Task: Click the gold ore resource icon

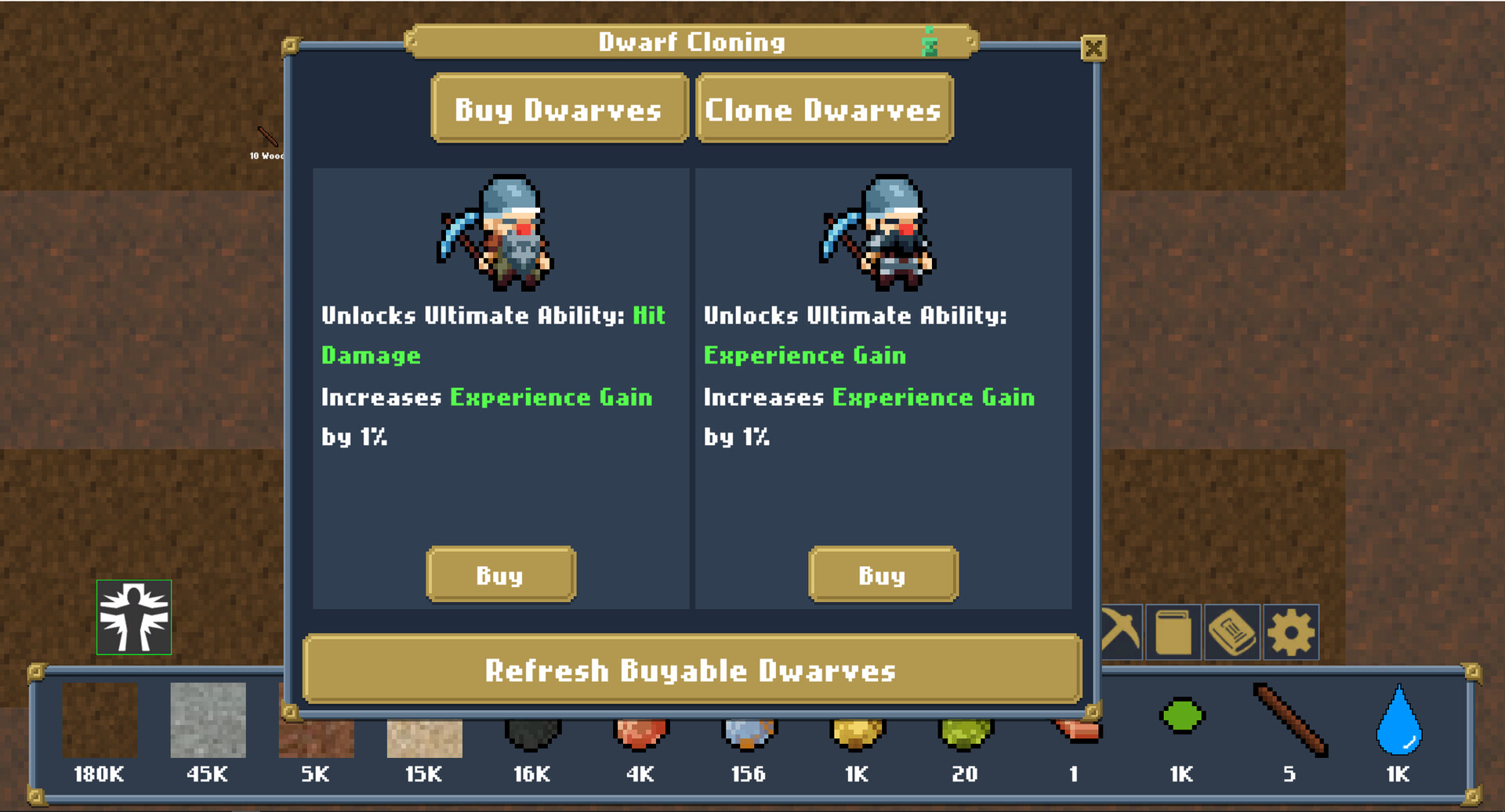Action: click(857, 733)
